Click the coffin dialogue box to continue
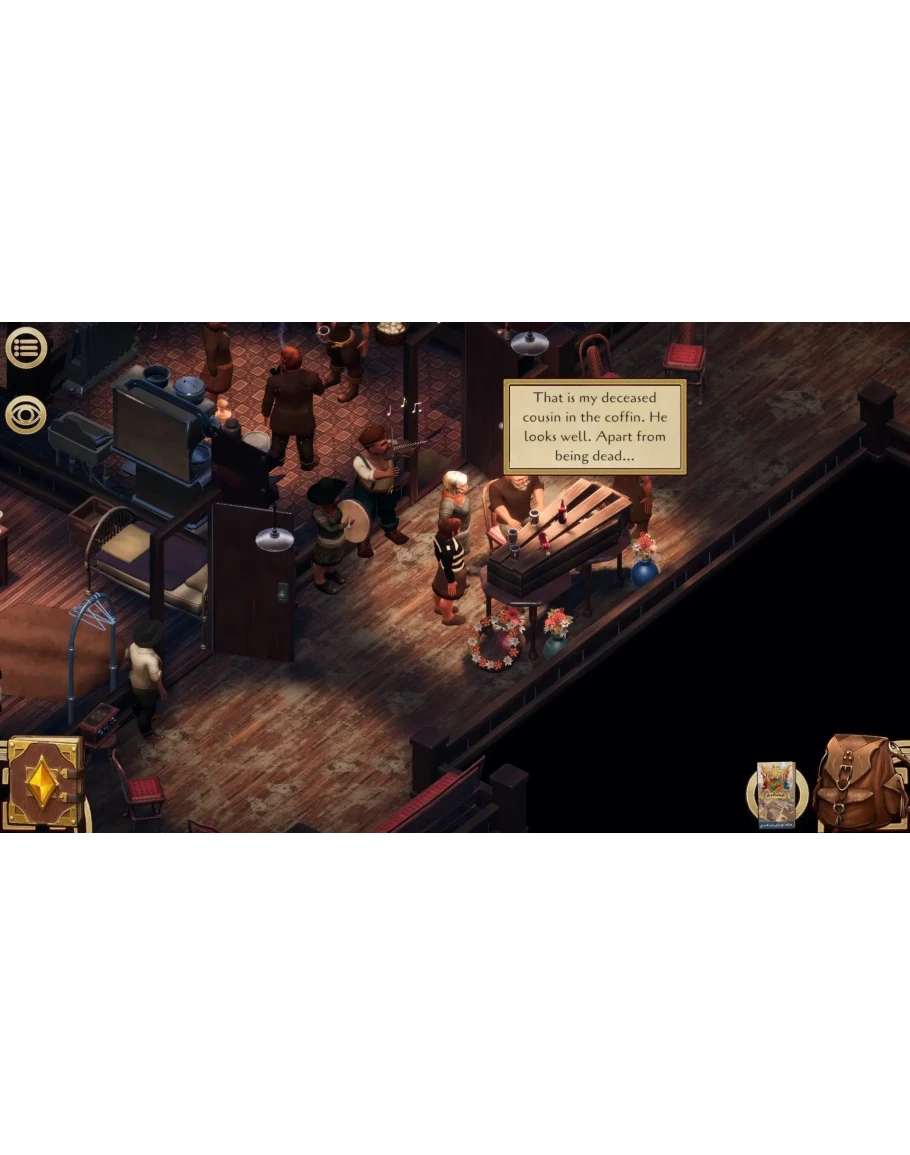This screenshot has width=910, height=1155. click(594, 426)
